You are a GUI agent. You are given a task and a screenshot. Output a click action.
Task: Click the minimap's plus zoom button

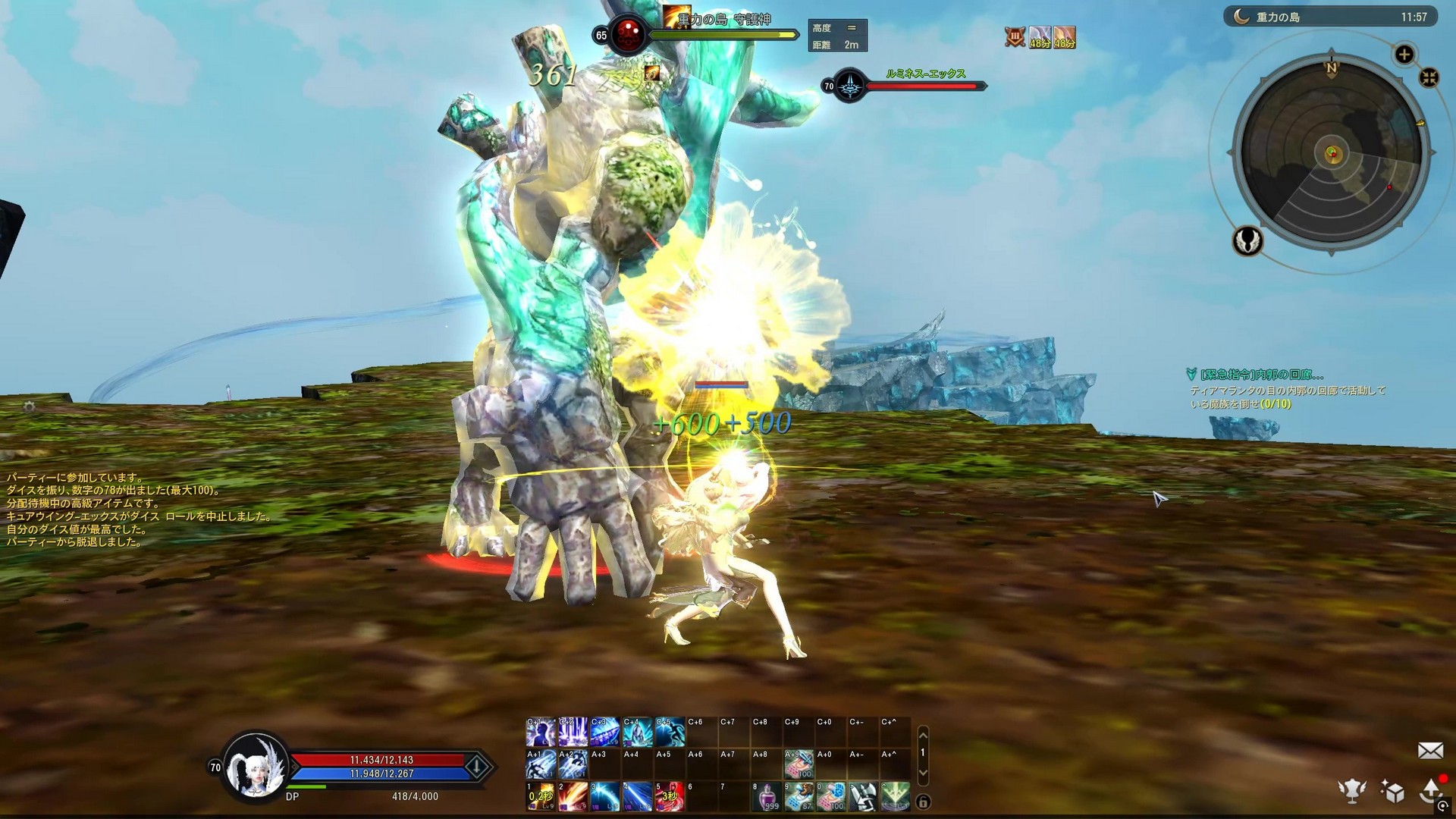tap(1404, 55)
